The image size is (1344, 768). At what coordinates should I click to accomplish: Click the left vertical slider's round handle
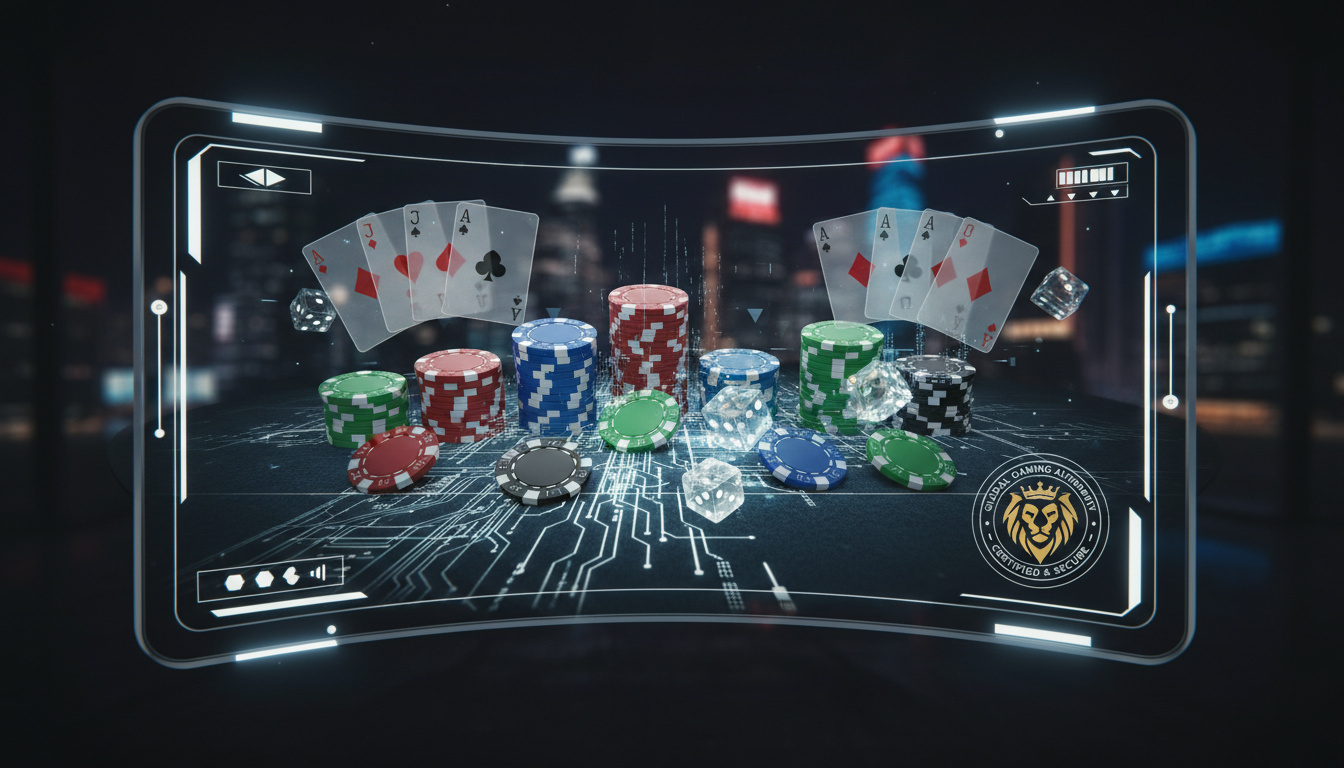(159, 307)
